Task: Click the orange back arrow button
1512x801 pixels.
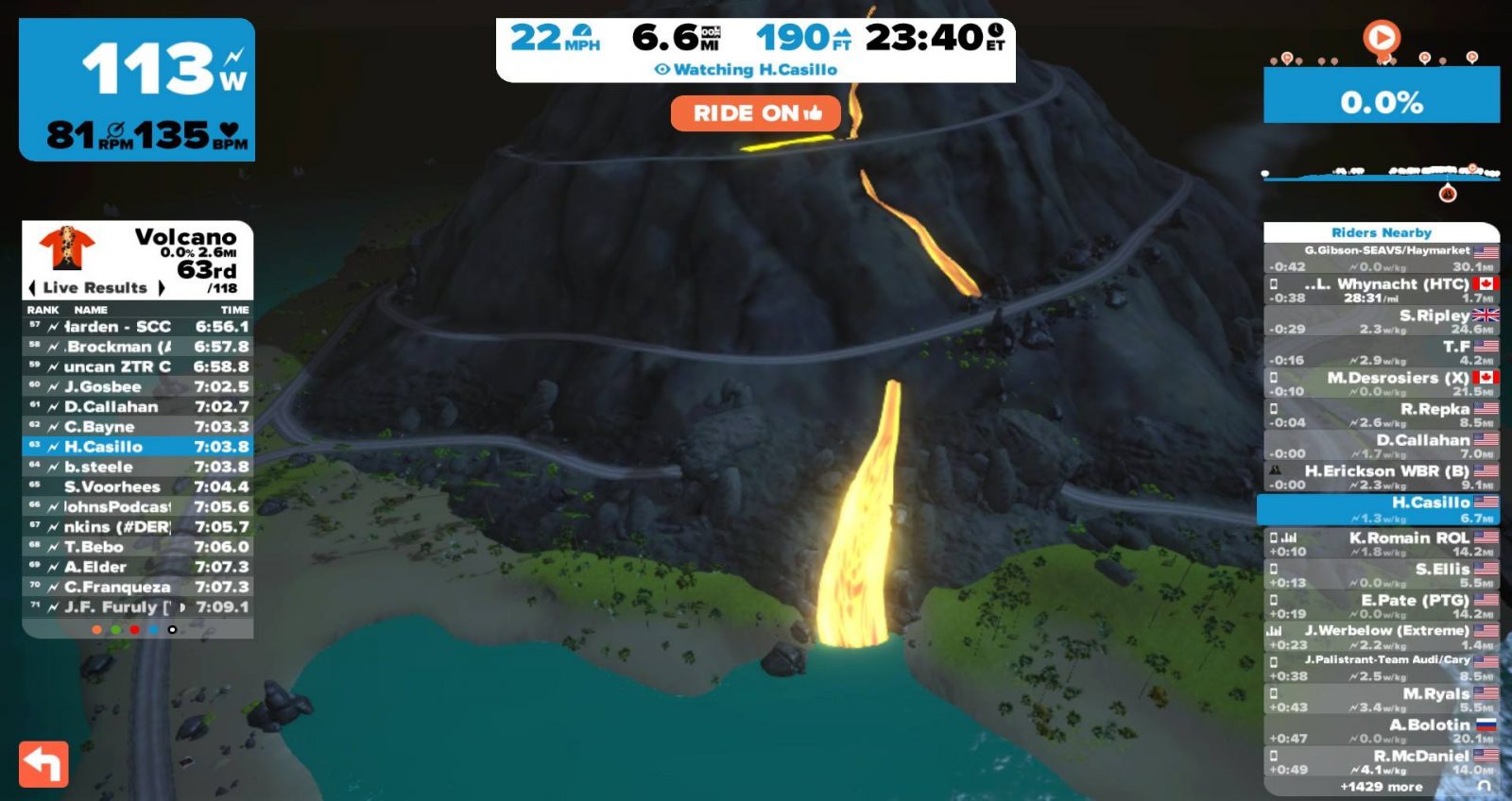Action: 43,764
